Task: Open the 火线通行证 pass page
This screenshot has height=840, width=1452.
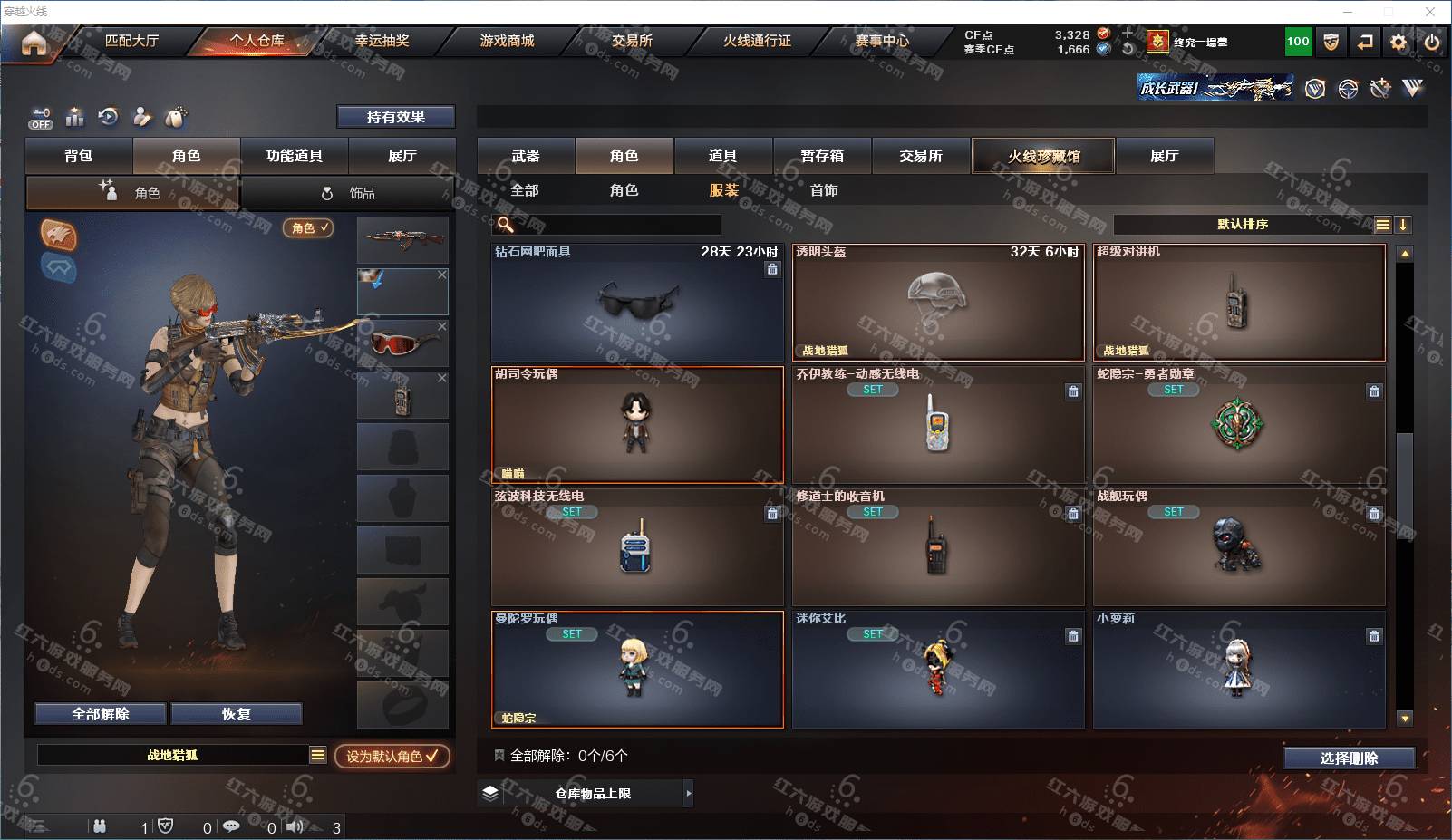Action: tap(757, 41)
